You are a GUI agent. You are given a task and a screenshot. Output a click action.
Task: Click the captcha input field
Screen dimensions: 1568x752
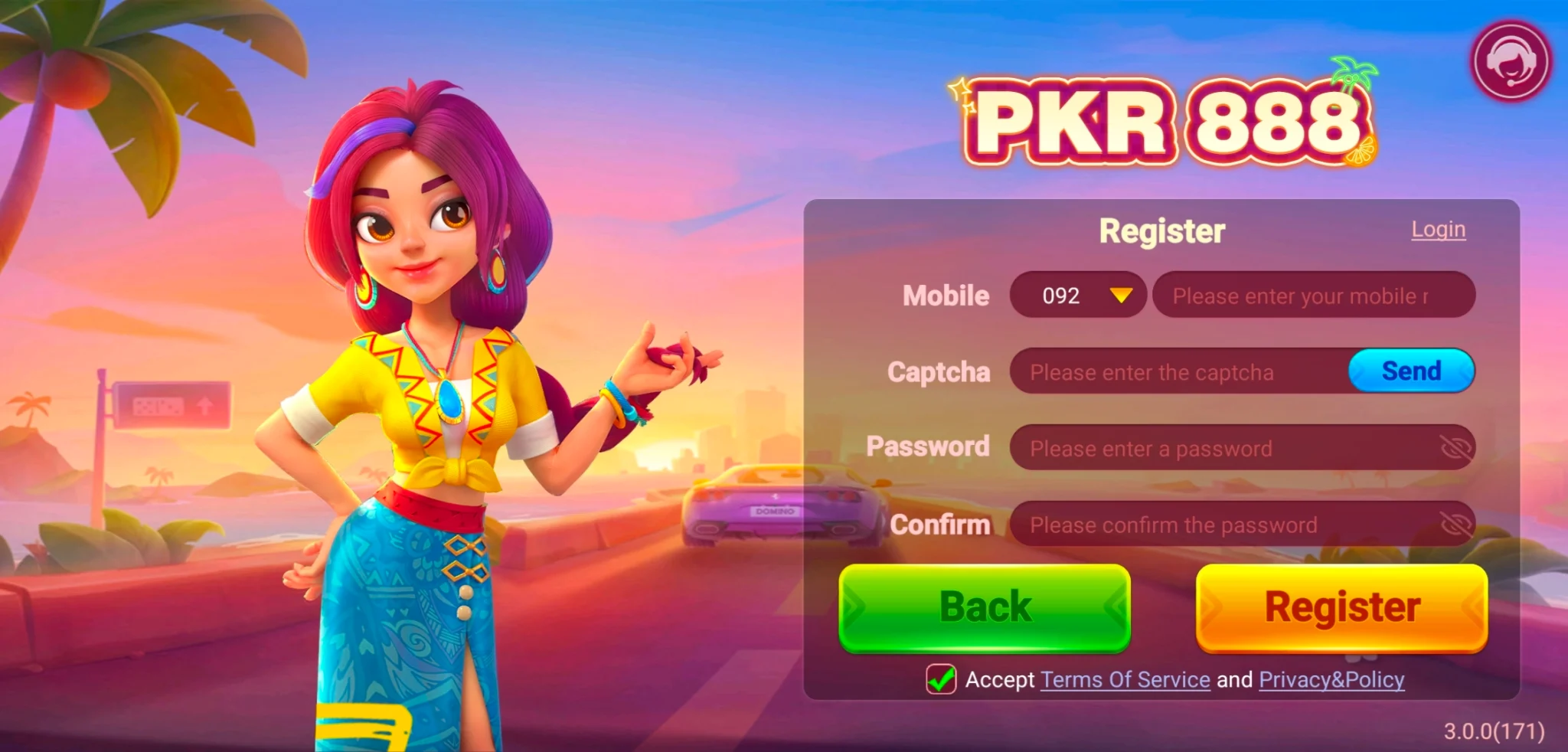click(x=1179, y=372)
